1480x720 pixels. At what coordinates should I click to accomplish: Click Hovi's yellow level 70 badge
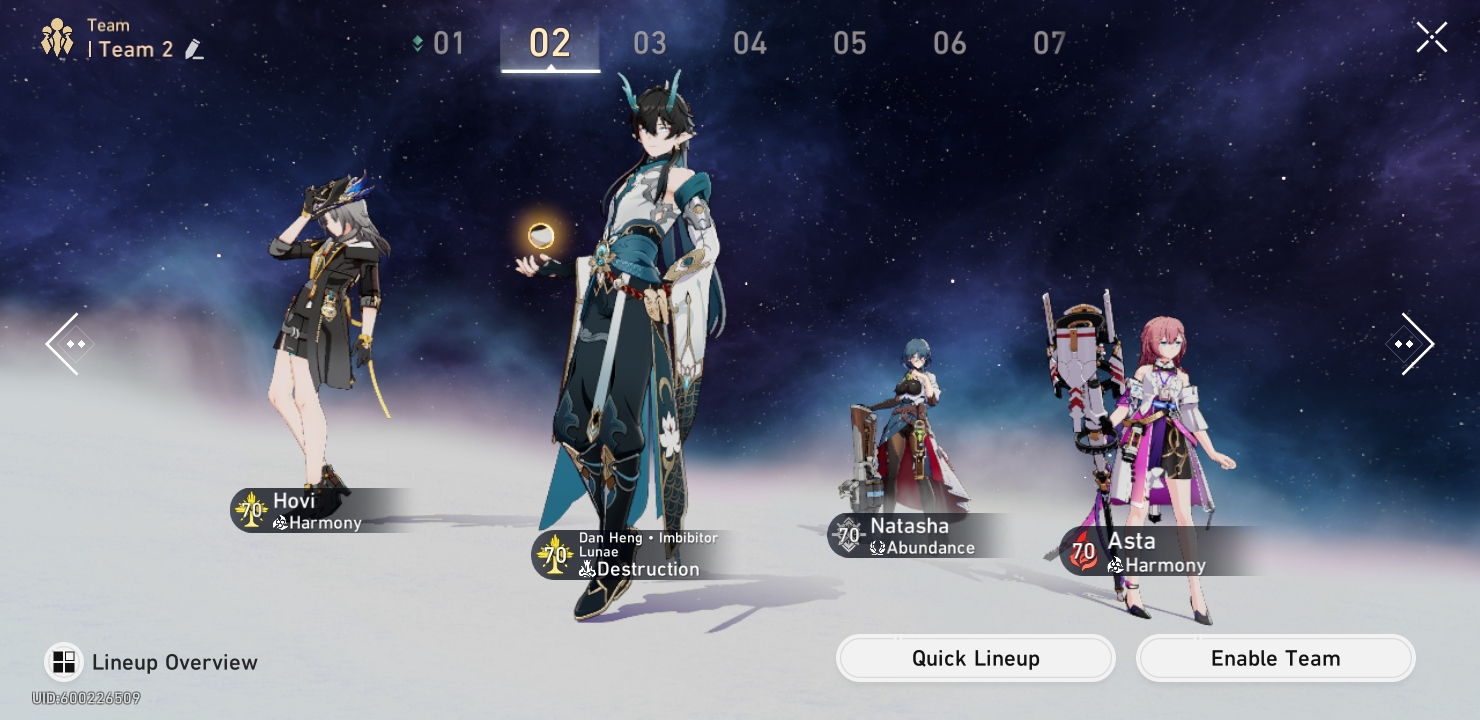coord(251,510)
